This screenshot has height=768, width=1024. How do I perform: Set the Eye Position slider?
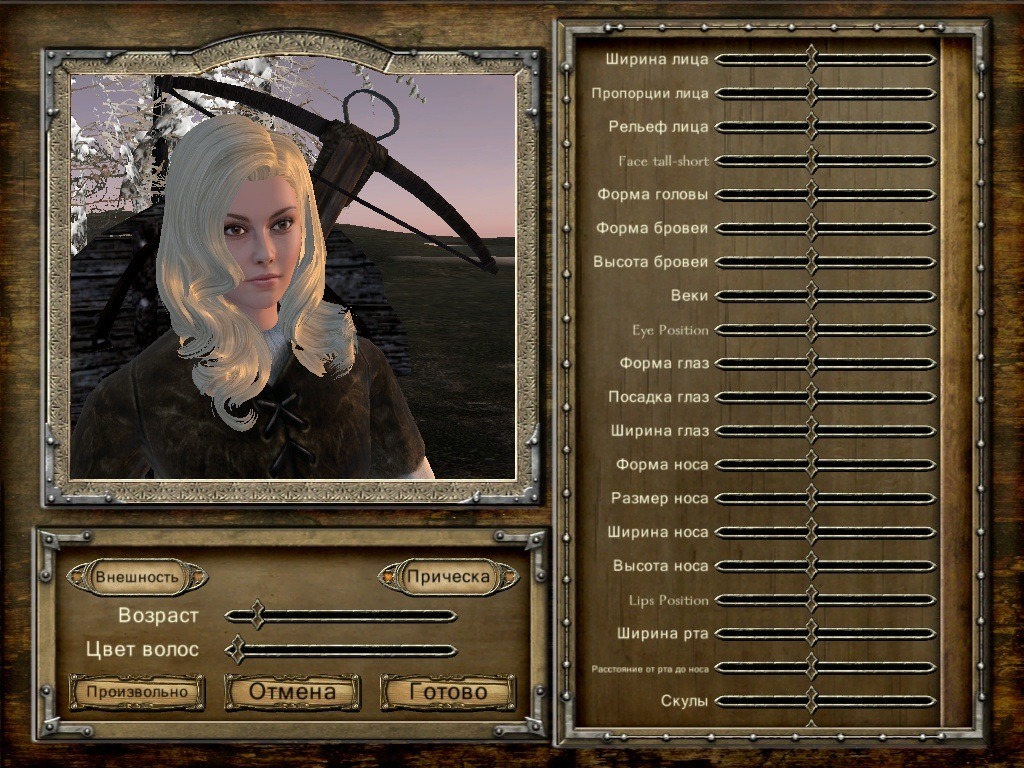click(x=811, y=330)
